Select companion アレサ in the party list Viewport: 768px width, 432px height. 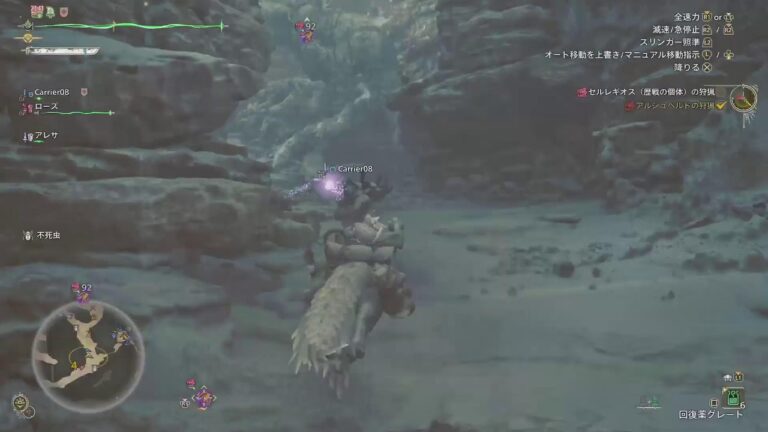pos(46,135)
